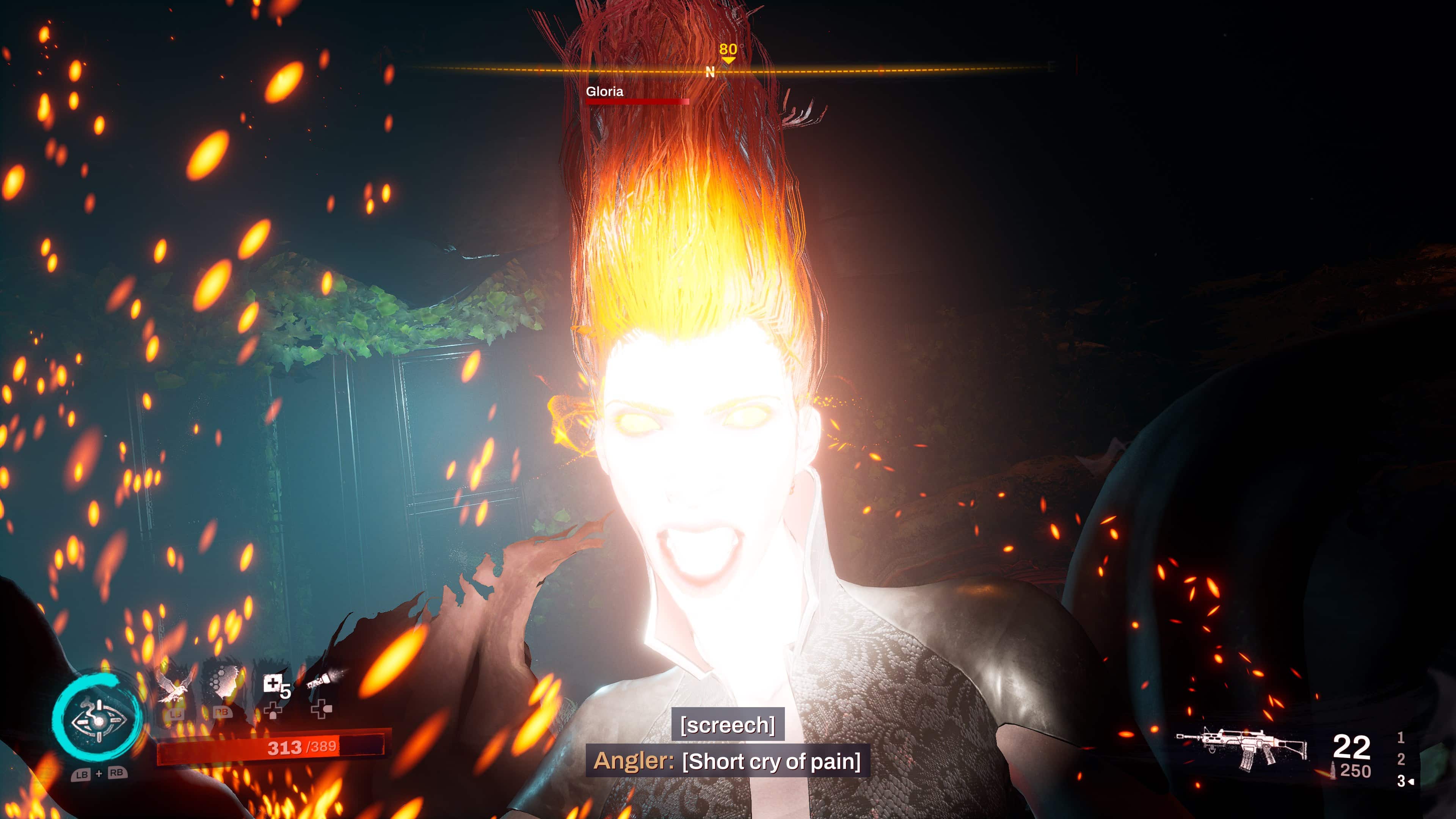Click the north N marker on the compass
Screen dimensions: 1456x819
tap(710, 72)
